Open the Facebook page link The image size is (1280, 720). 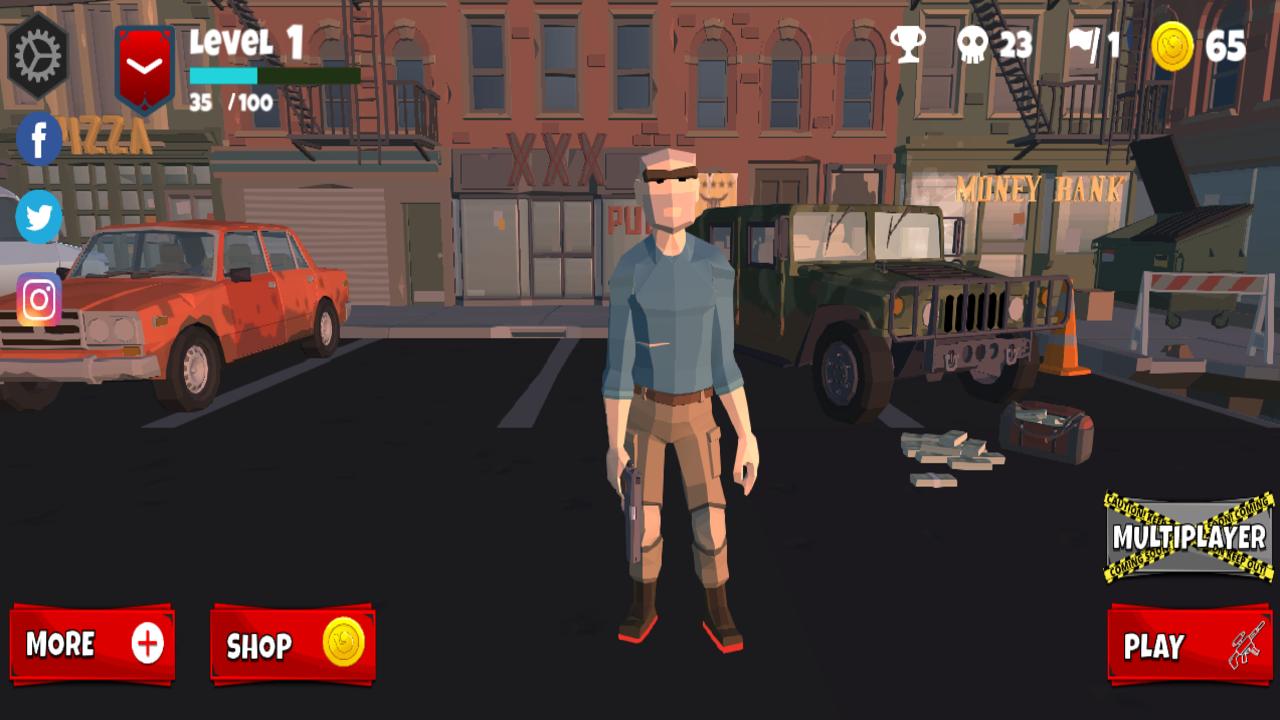pos(39,139)
